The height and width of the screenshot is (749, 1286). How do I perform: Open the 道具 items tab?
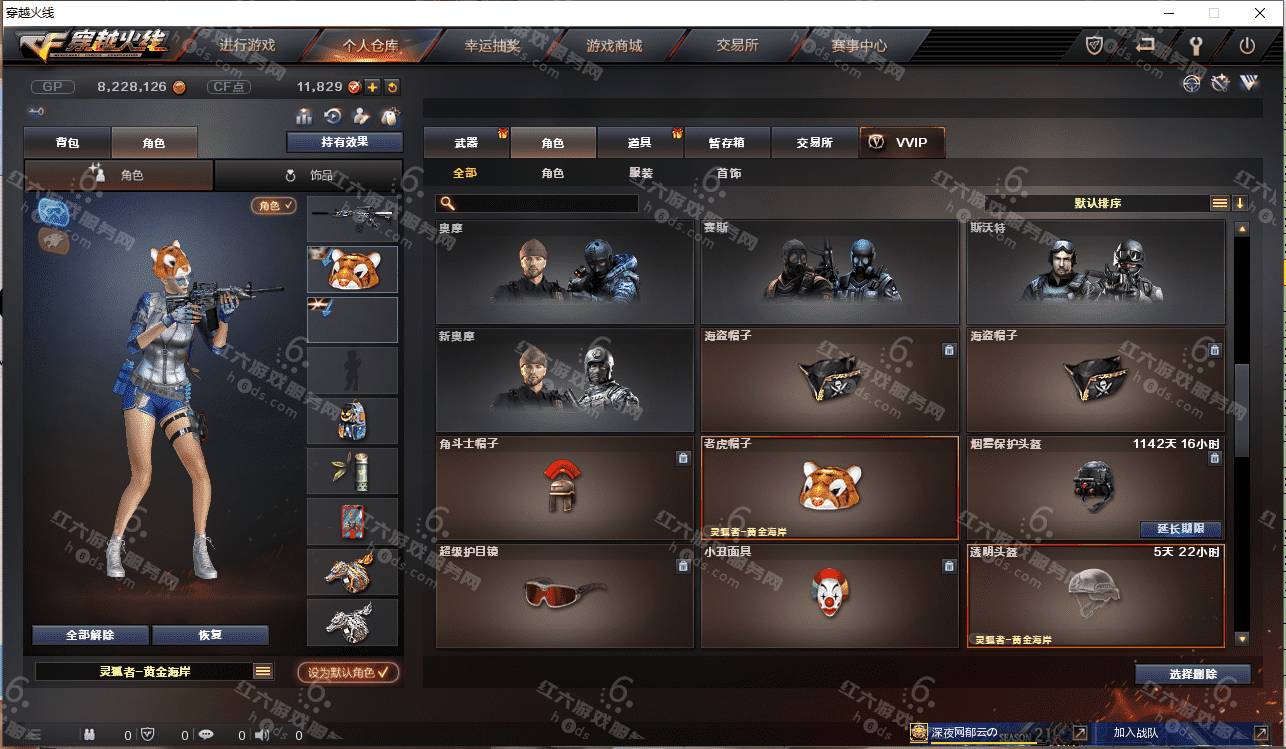(639, 143)
